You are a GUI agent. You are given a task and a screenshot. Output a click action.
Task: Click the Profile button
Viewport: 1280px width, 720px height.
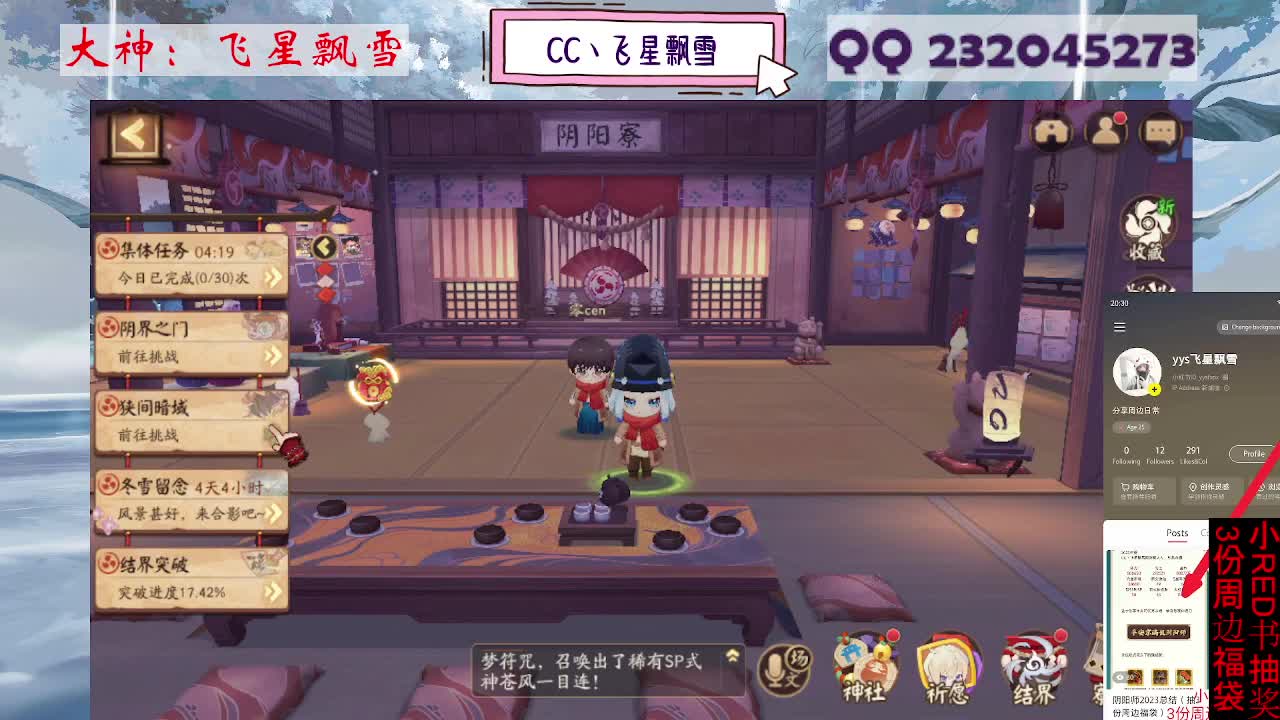coord(1253,453)
